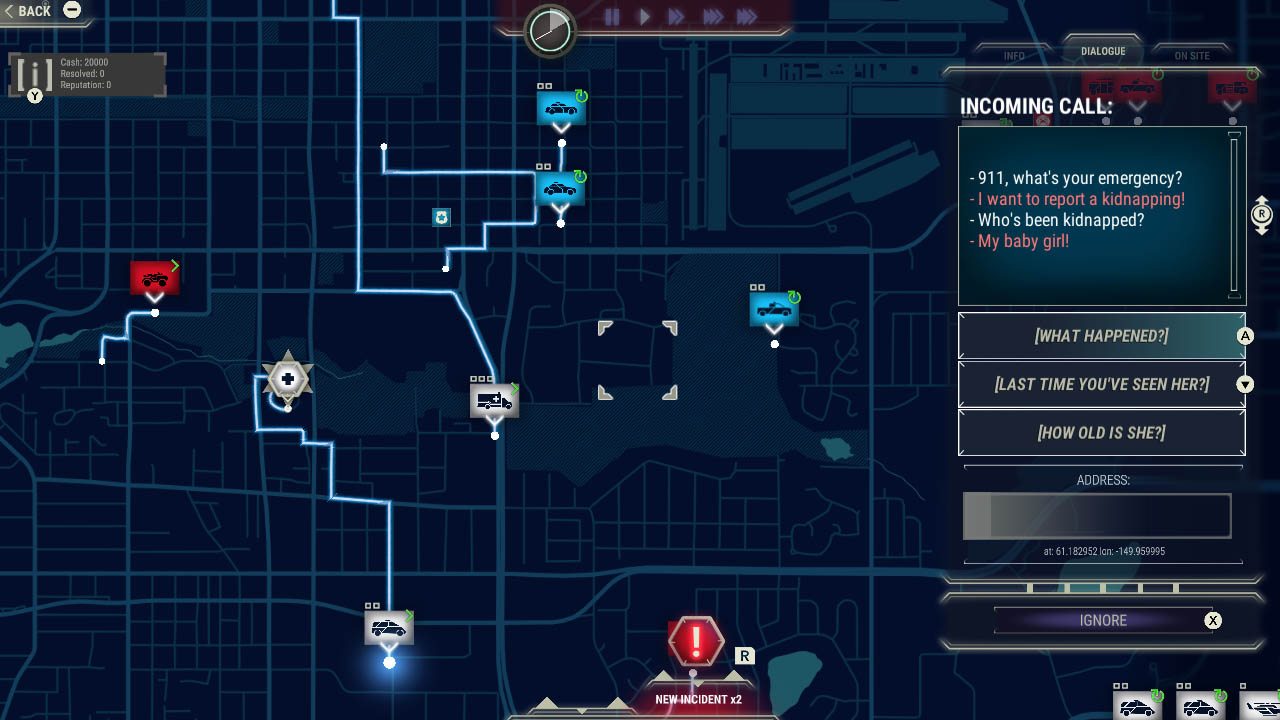Image resolution: width=1280 pixels, height=720 pixels.
Task: Switch to the ON SITE tab
Action: click(x=1191, y=56)
